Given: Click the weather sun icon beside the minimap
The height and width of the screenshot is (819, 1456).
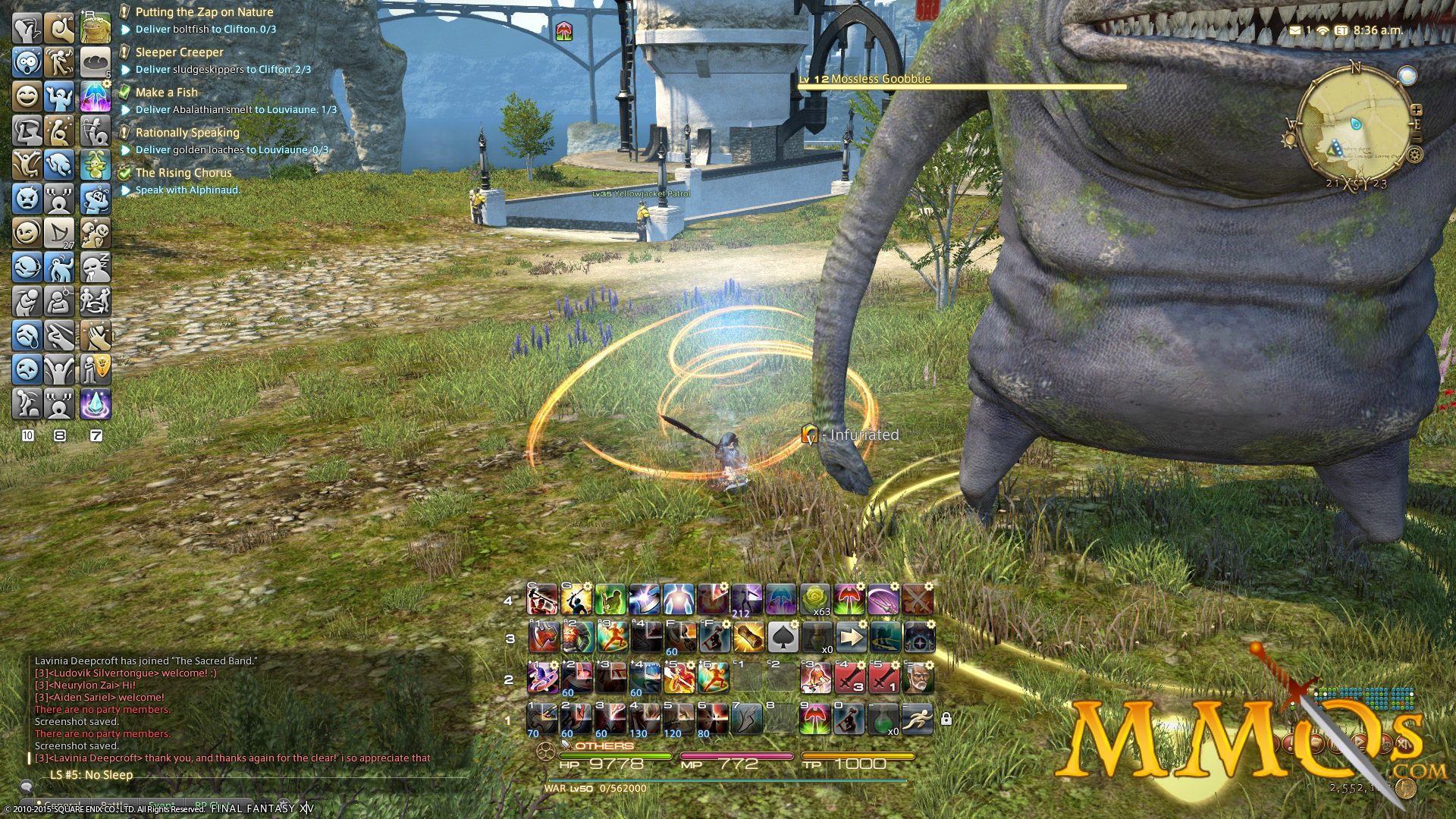Looking at the screenshot, I should coord(1288,138).
